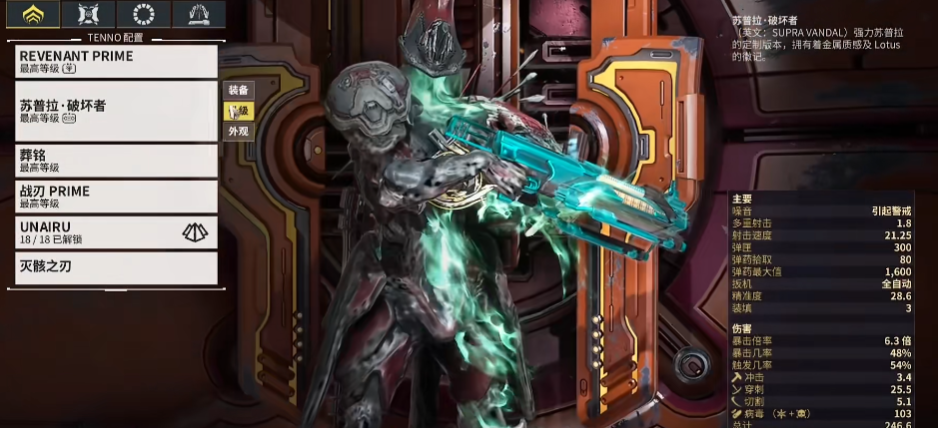Open the 苏普拉·破坏者 primary weapon slot

tap(117, 110)
